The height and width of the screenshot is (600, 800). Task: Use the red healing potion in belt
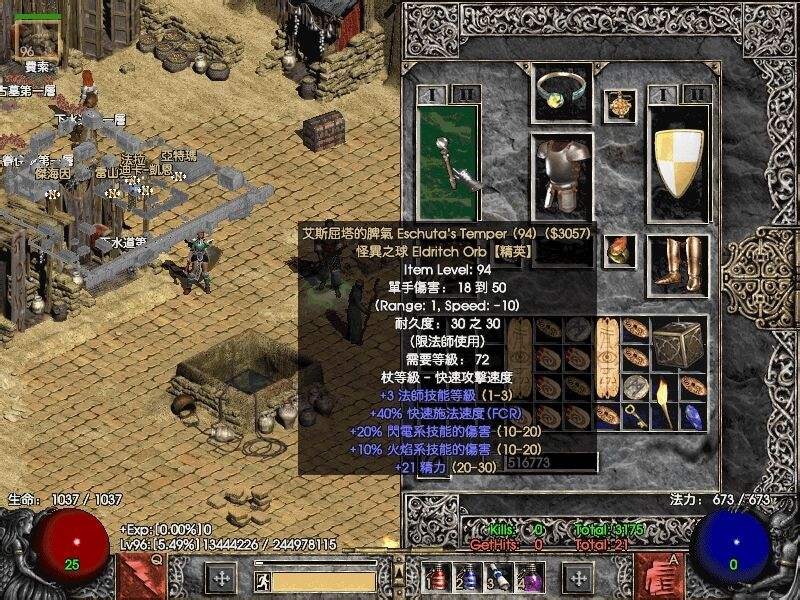434,577
